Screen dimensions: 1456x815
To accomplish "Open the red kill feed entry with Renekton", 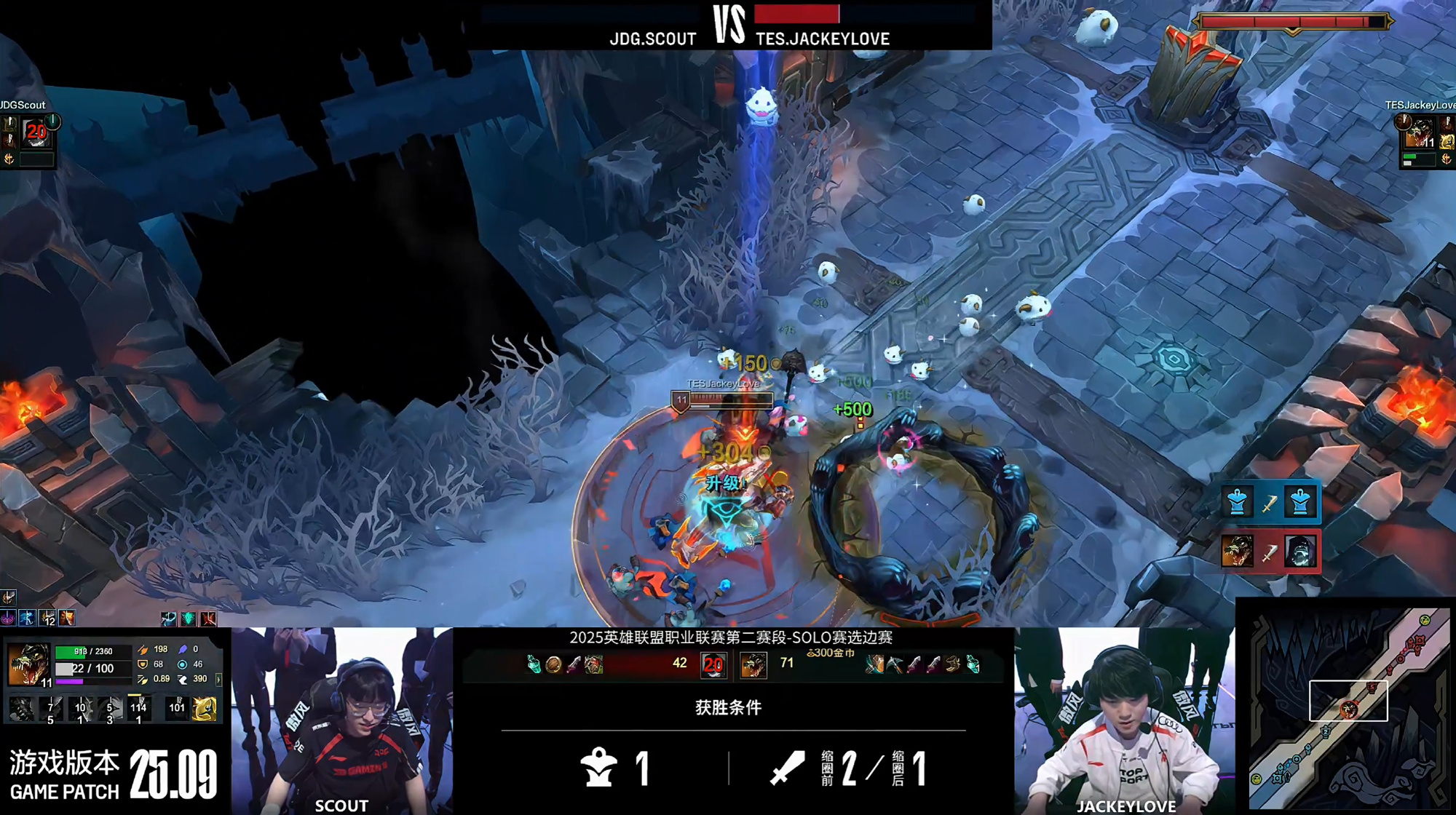I will tap(1269, 552).
